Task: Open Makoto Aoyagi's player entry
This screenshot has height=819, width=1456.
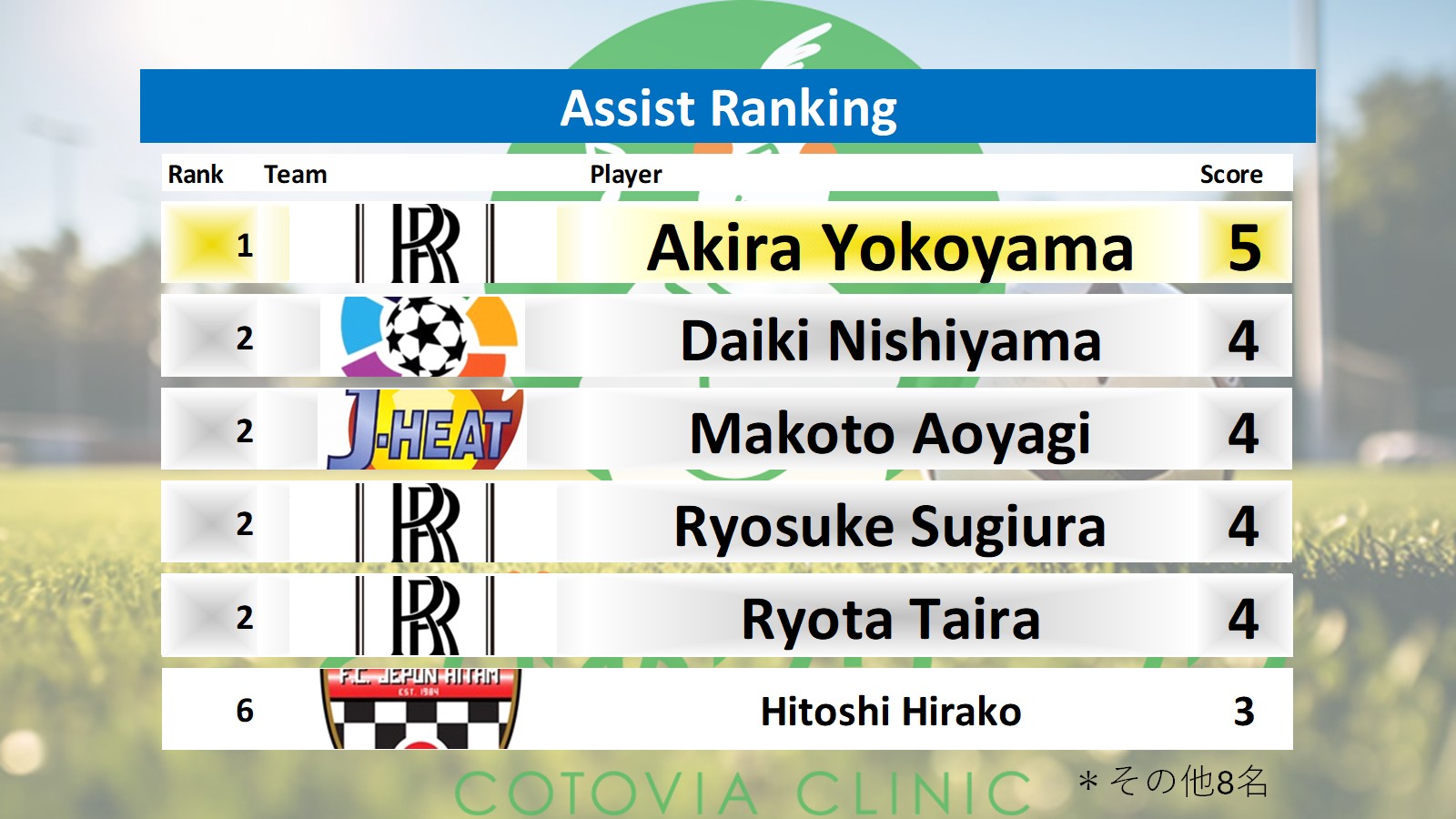Action: point(890,433)
